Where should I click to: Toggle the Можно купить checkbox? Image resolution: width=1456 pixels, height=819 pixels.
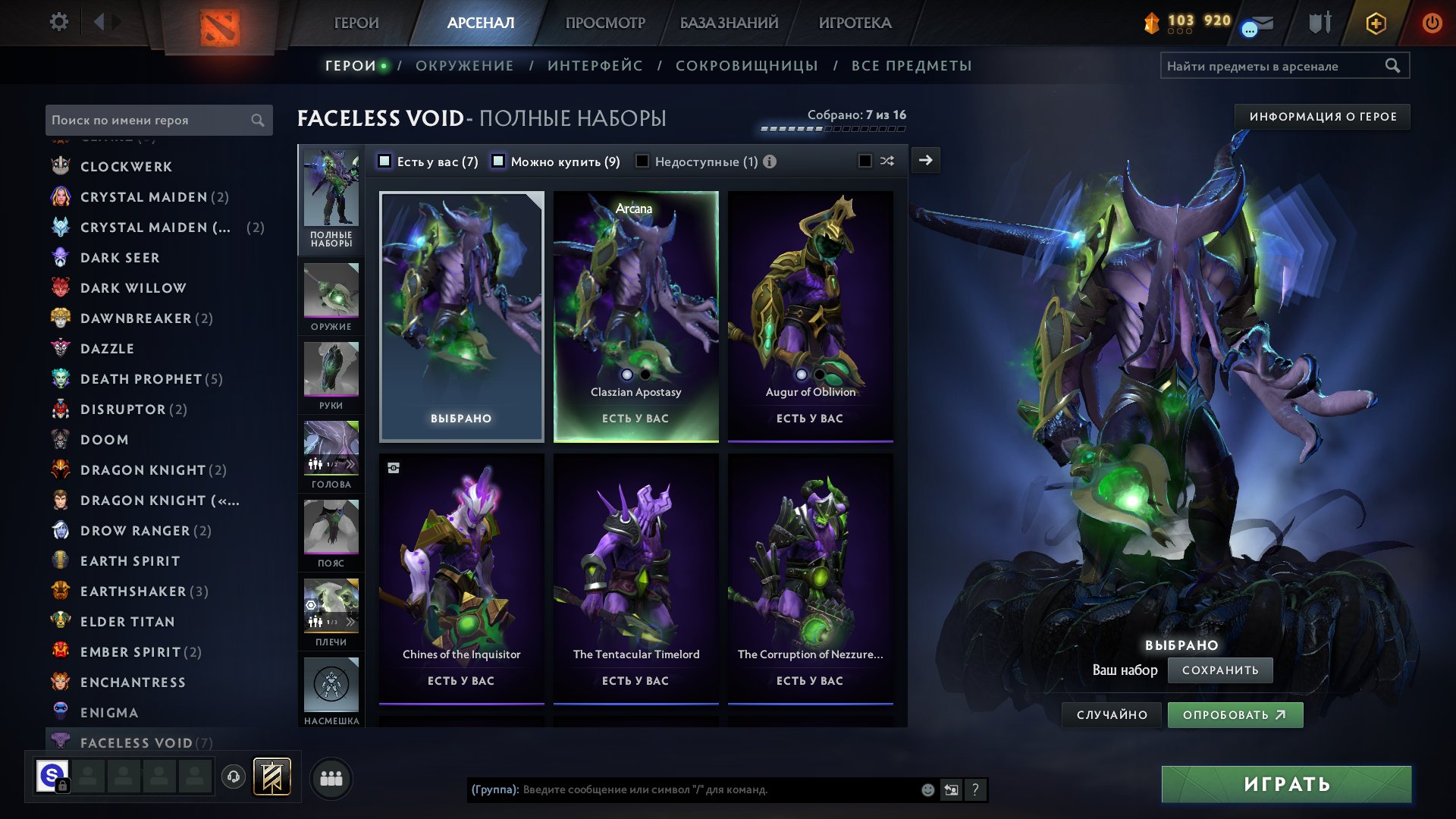coord(498,161)
